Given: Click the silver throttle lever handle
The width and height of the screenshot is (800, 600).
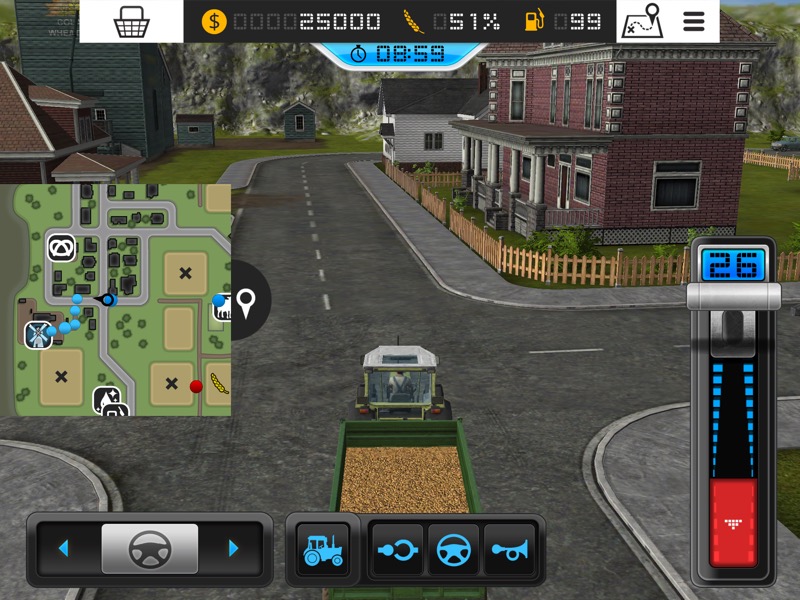Looking at the screenshot, I should pos(733,297).
